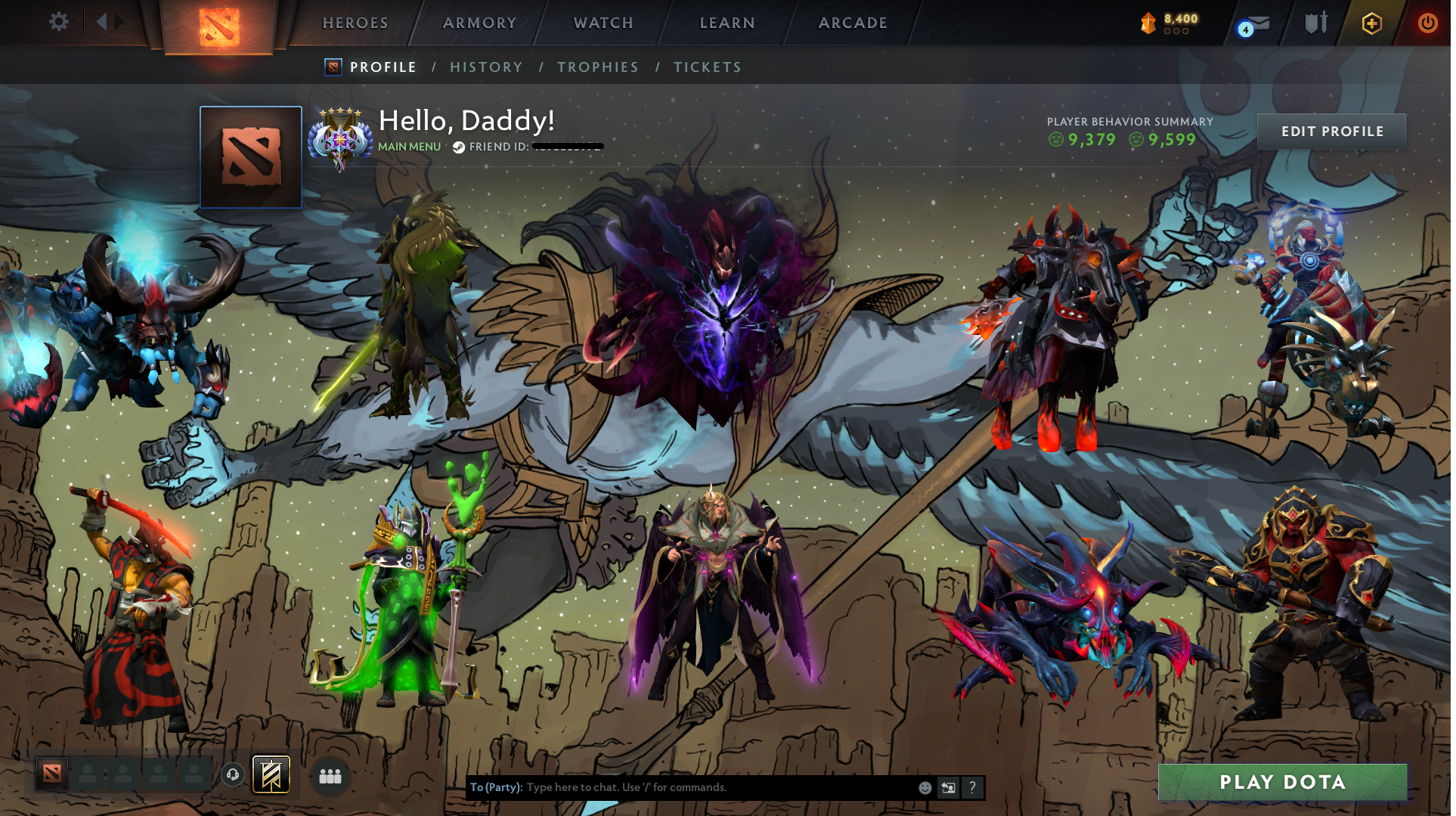The width and height of the screenshot is (1456, 816).
Task: Click the EDIT PROFILE button
Action: pyautogui.click(x=1331, y=131)
